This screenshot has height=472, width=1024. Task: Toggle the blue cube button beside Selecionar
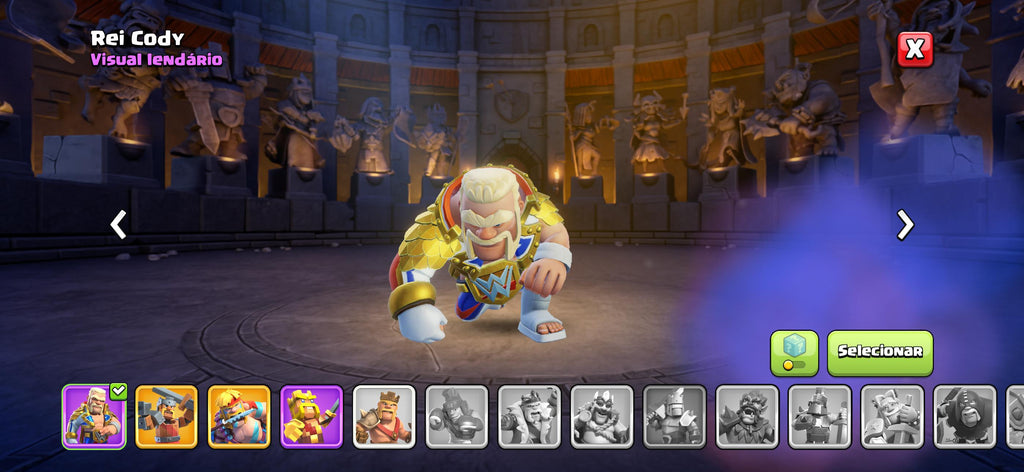coord(794,352)
